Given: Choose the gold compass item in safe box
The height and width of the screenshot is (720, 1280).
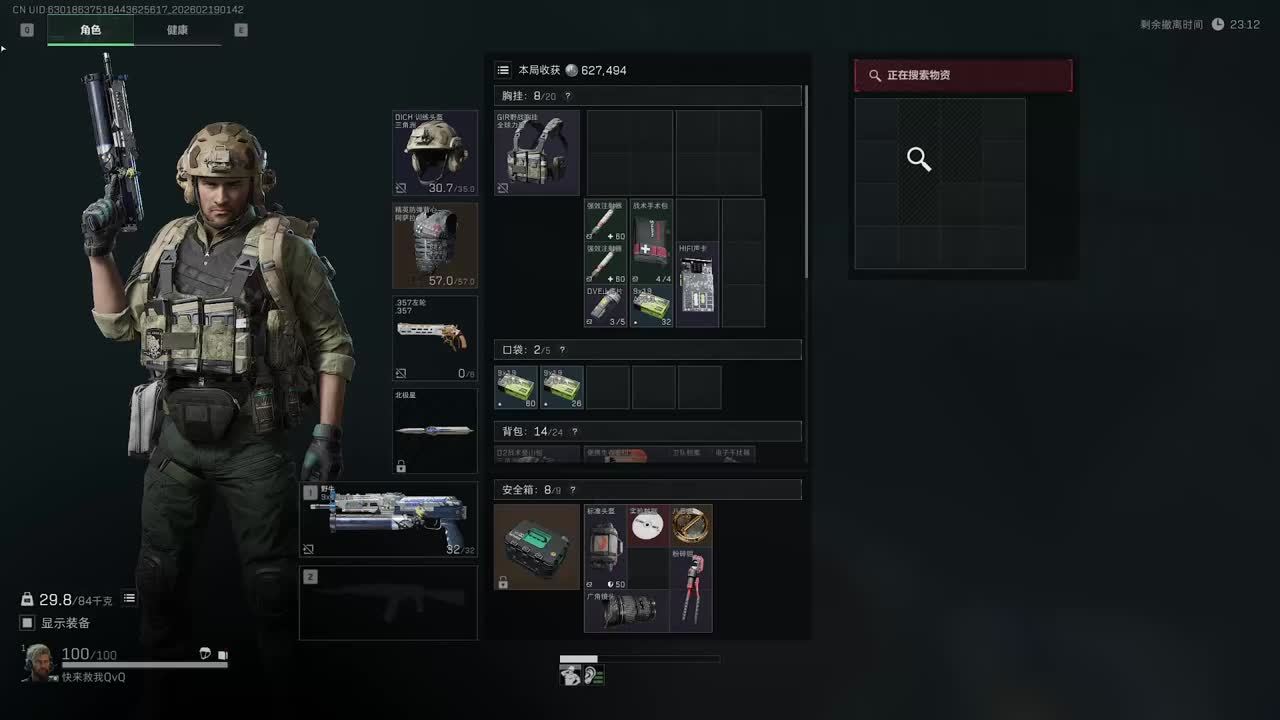Looking at the screenshot, I should pyautogui.click(x=691, y=525).
